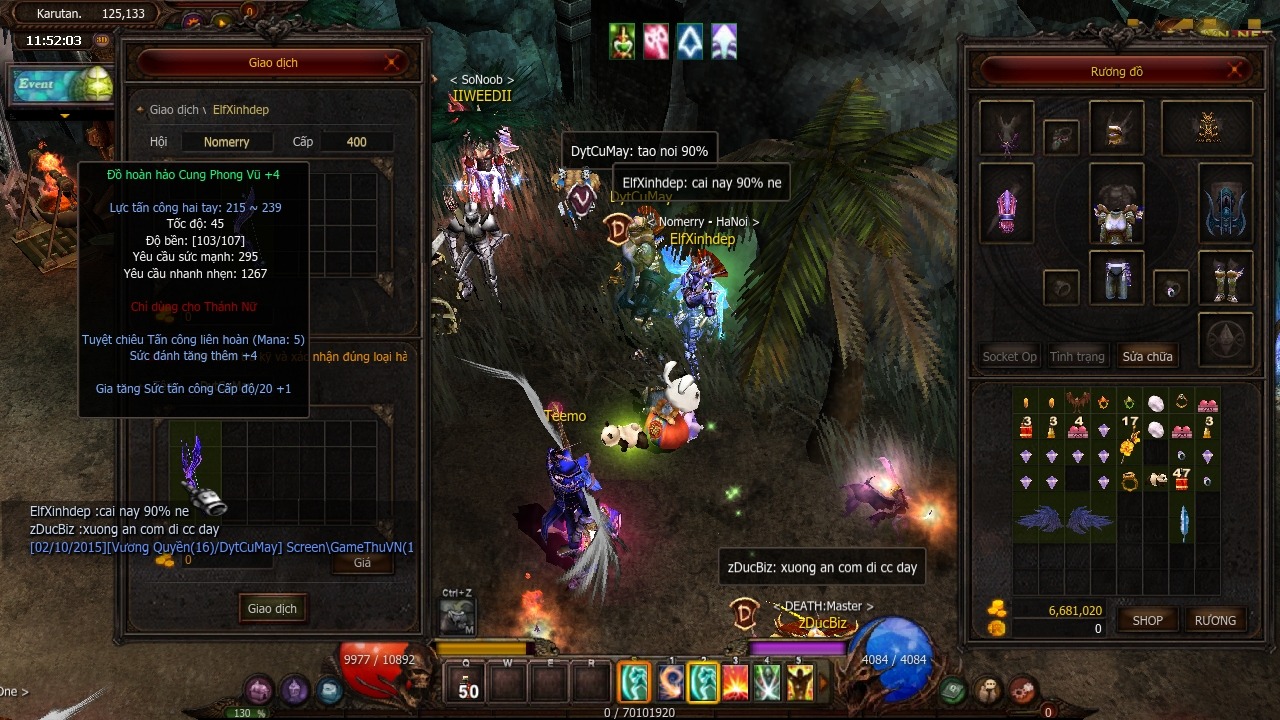Screen dimensions: 1280x720
Task: Close the Rương đồ inventory panel
Action: click(x=1236, y=71)
